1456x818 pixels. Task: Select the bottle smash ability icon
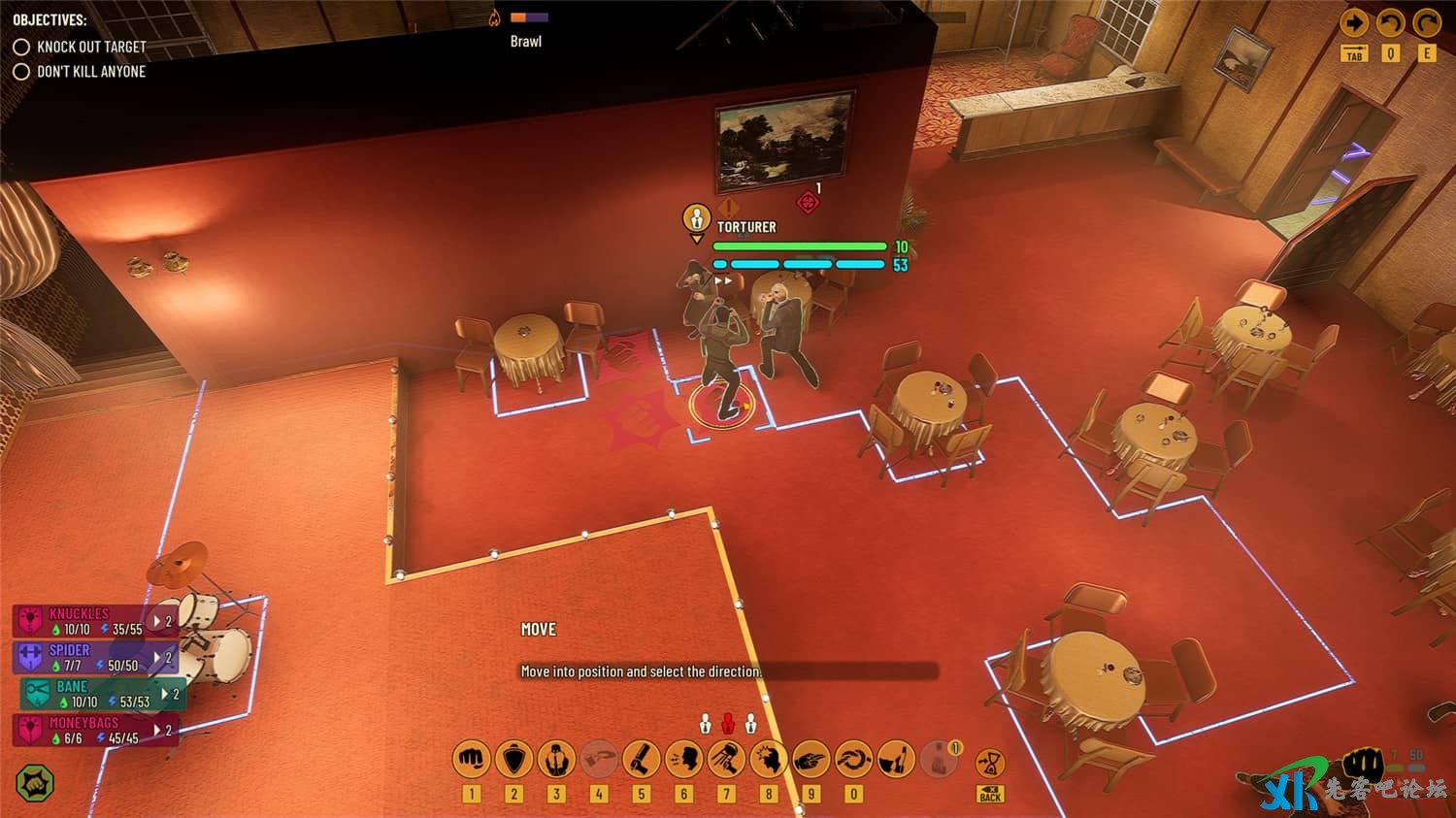click(x=896, y=759)
